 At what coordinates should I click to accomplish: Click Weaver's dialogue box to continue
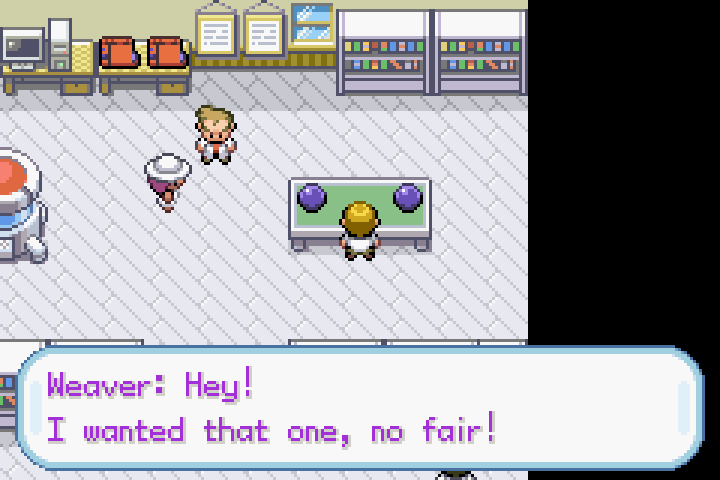pos(360,408)
